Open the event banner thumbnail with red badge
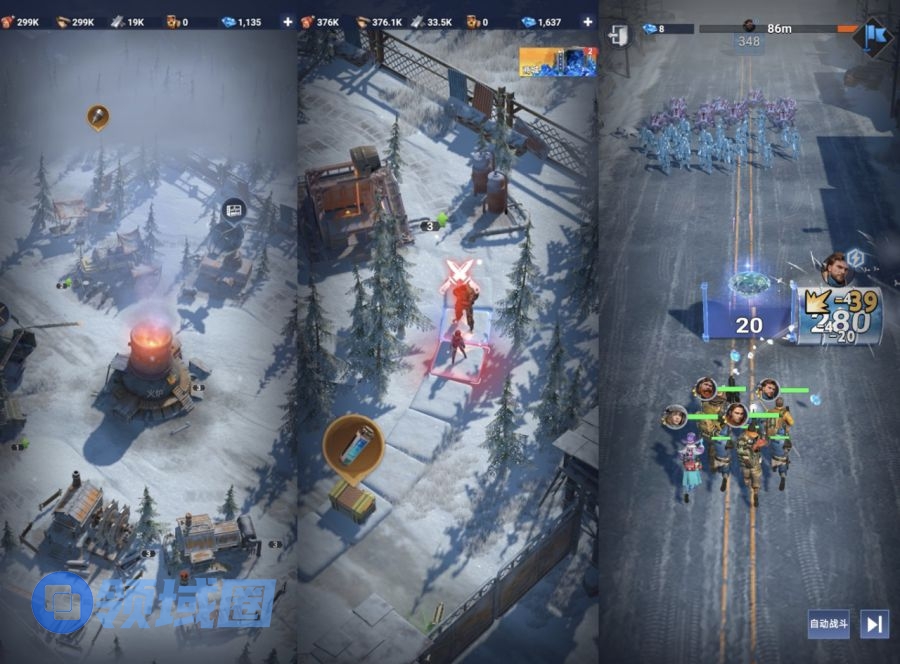This screenshot has height=664, width=900. point(557,62)
